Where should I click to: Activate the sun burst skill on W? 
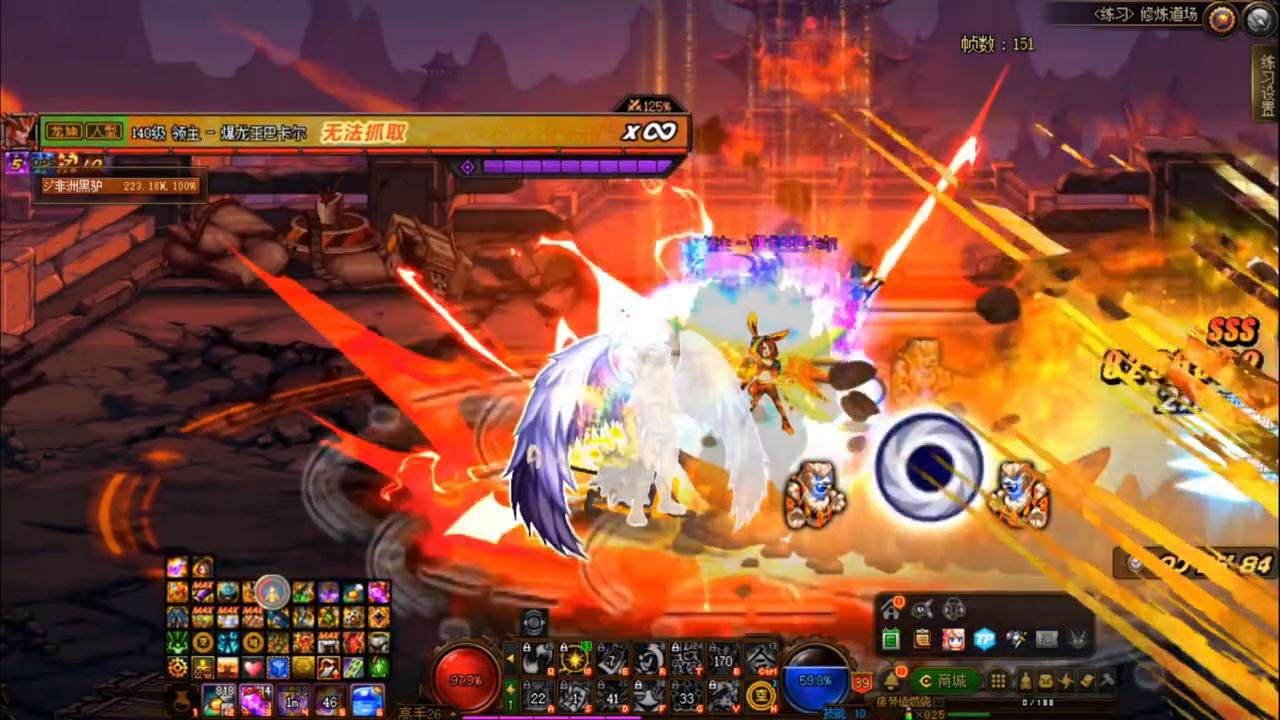[x=574, y=658]
